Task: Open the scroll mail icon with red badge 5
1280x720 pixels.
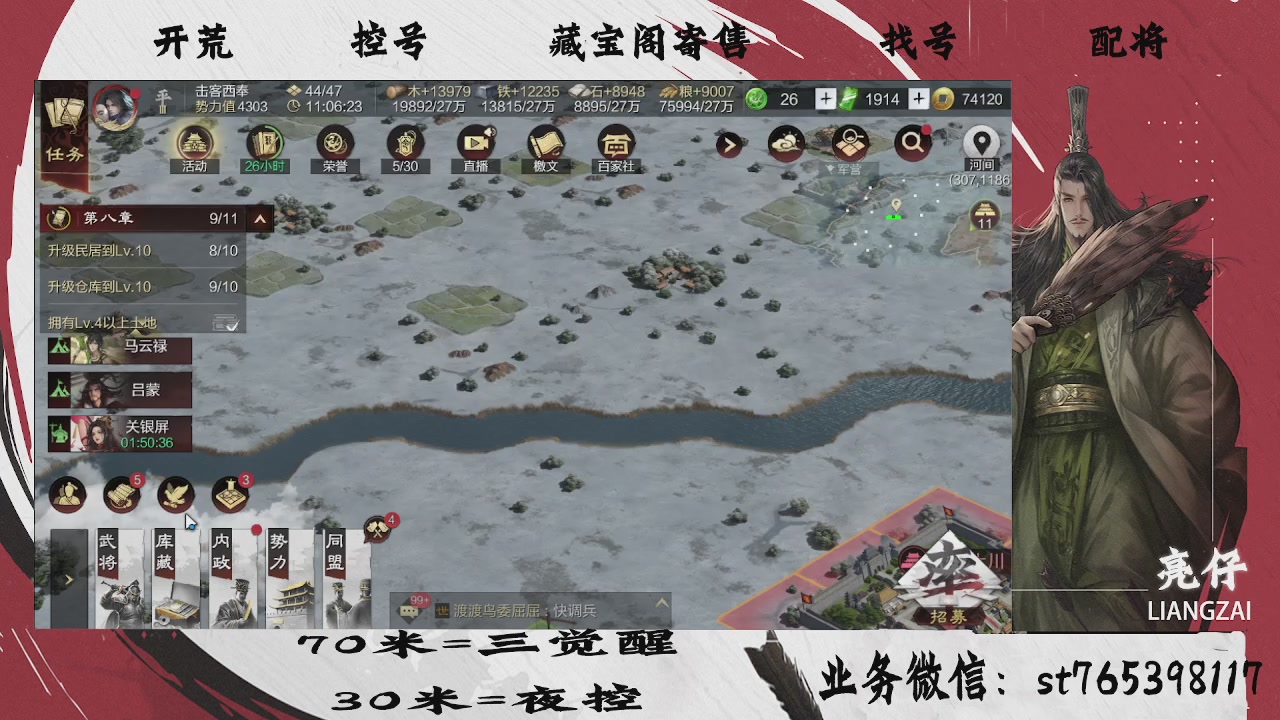Action: click(122, 494)
